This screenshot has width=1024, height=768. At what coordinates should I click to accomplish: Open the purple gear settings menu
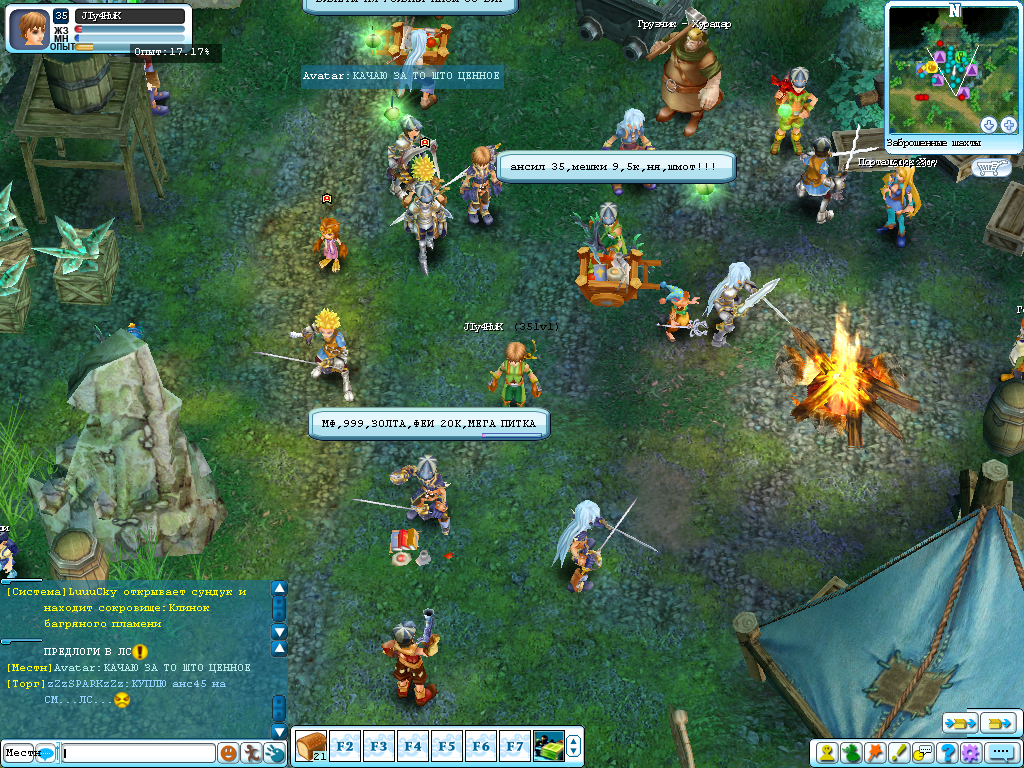[969, 752]
